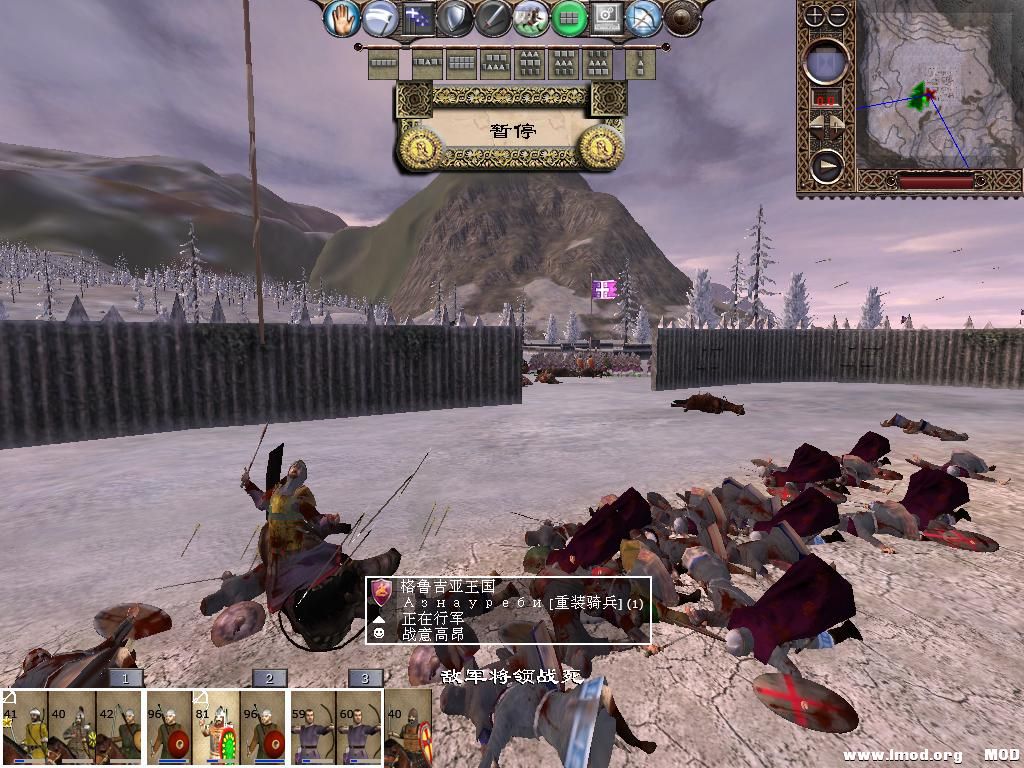The height and width of the screenshot is (768, 1024).
Task: Click the running soldiers speed icon
Action: coord(530,18)
